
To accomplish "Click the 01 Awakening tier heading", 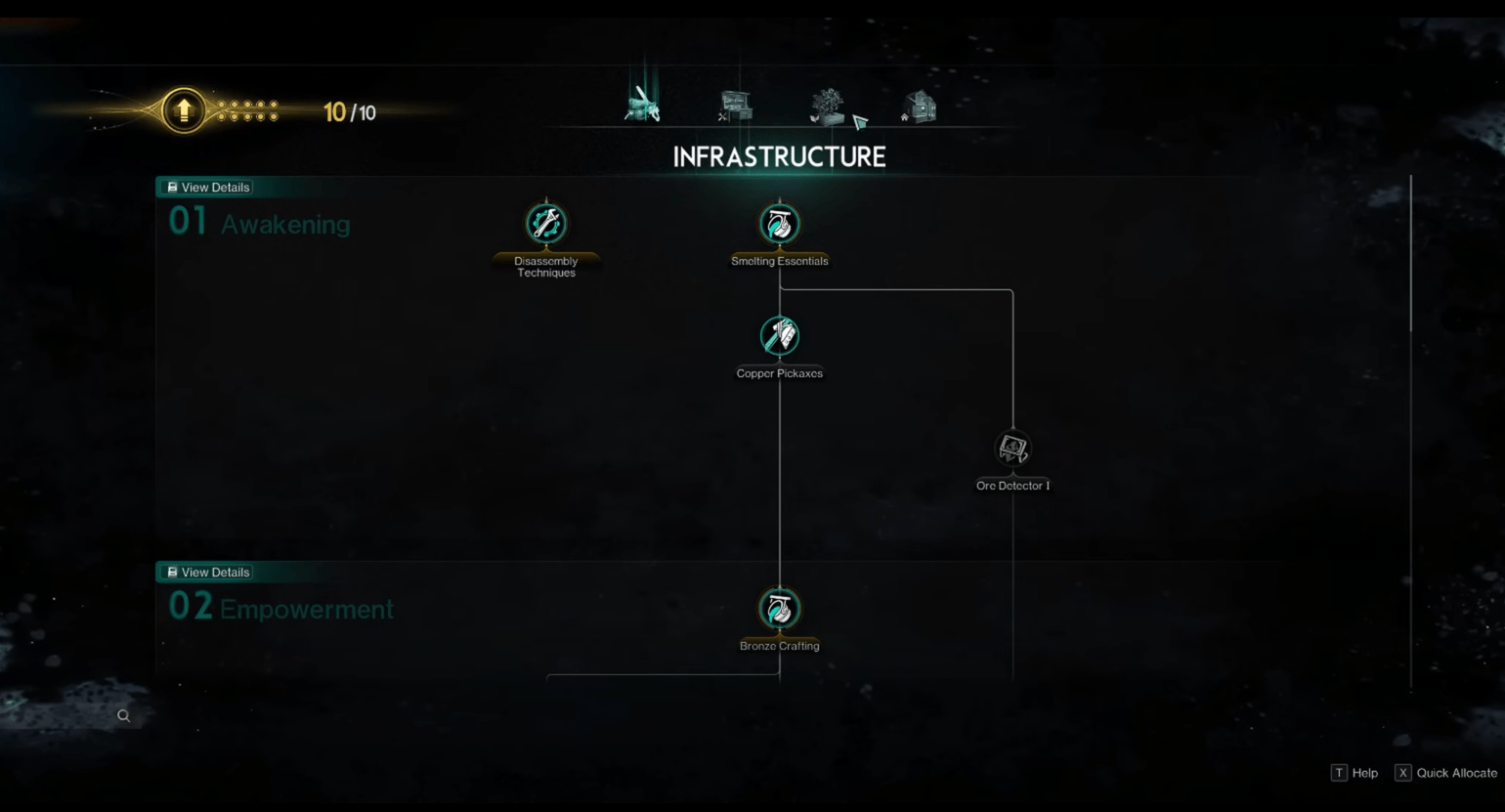I will point(259,223).
